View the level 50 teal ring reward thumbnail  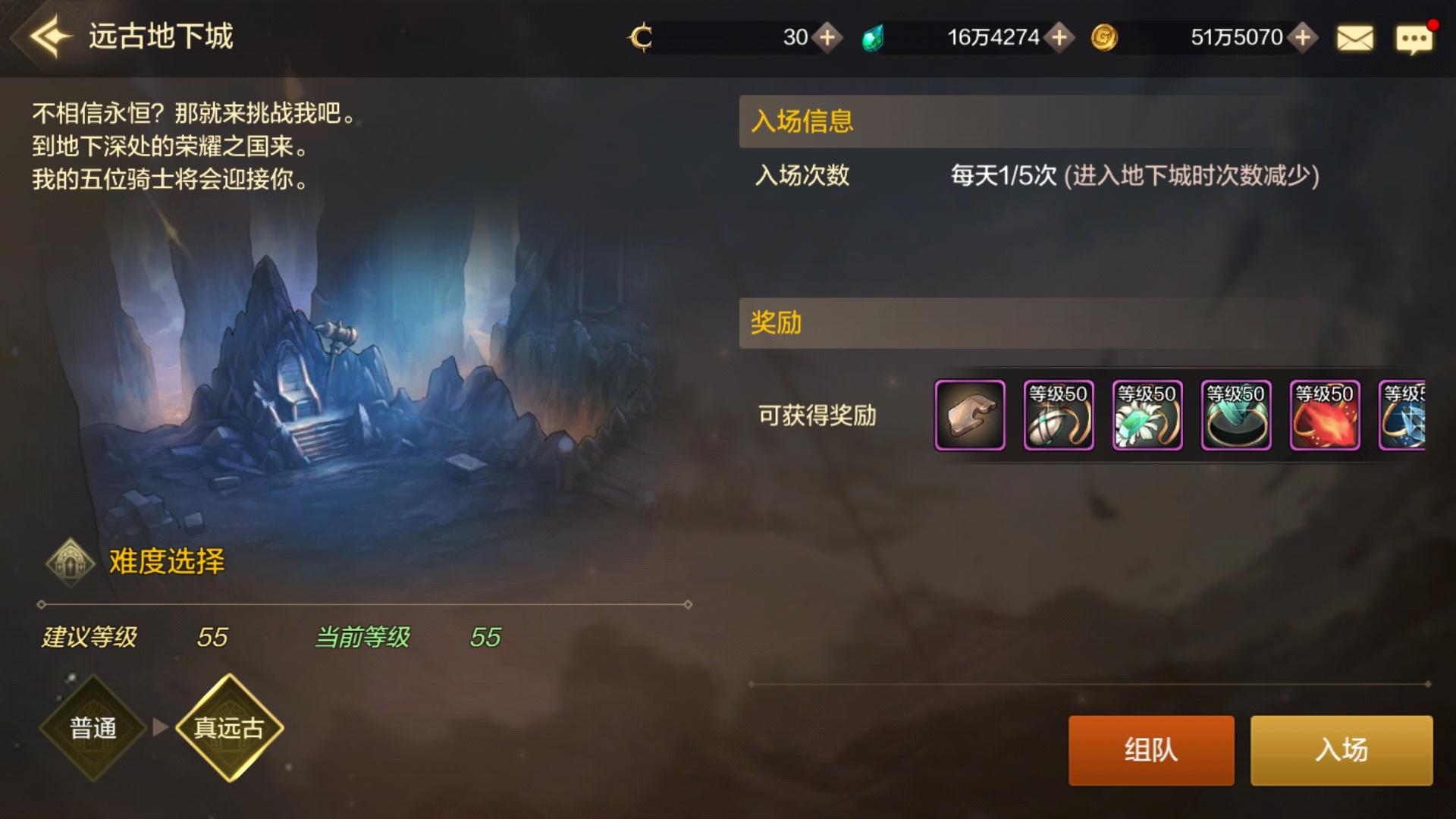coord(1235,416)
